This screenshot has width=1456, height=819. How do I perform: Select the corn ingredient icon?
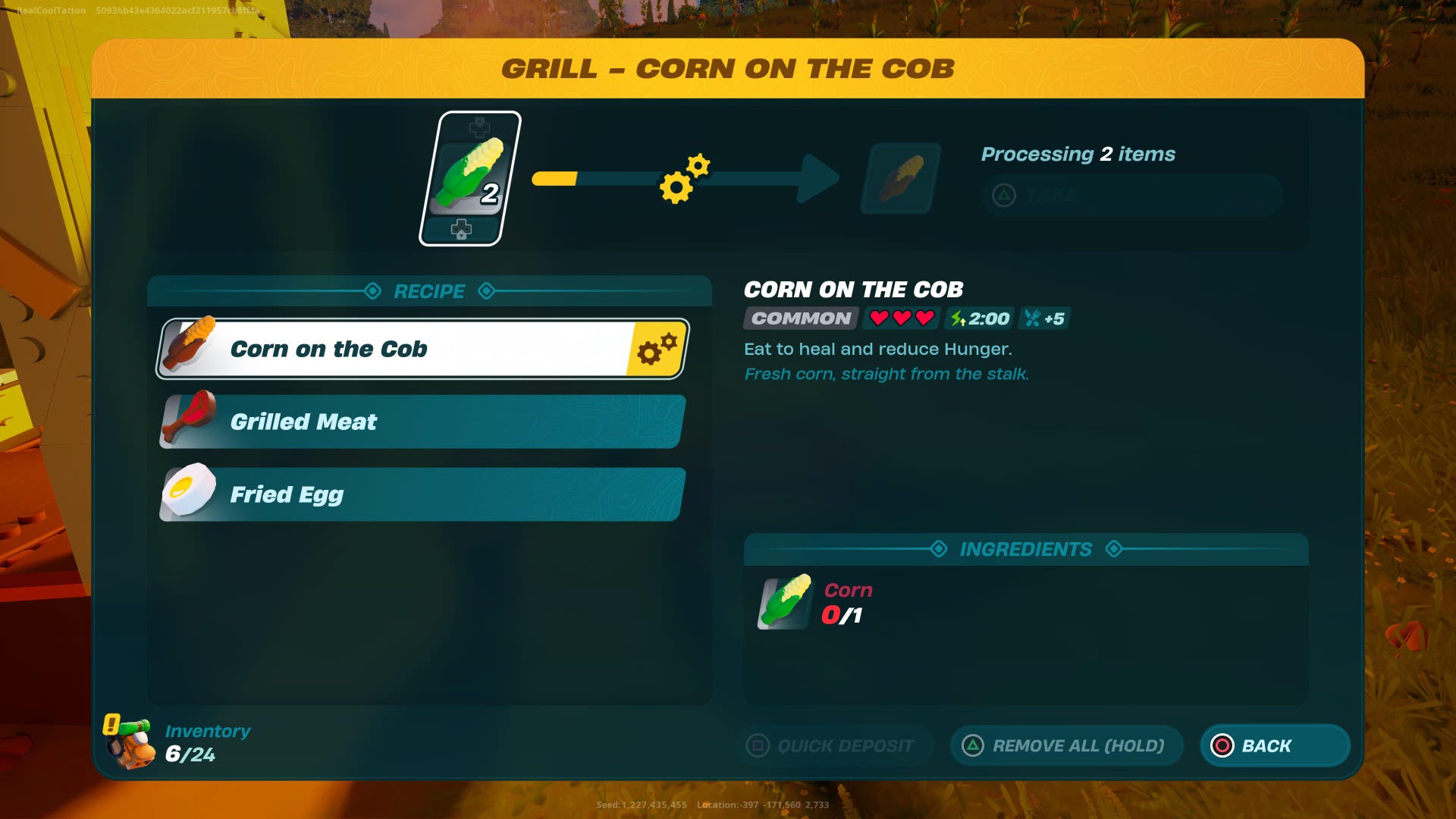coord(782,604)
